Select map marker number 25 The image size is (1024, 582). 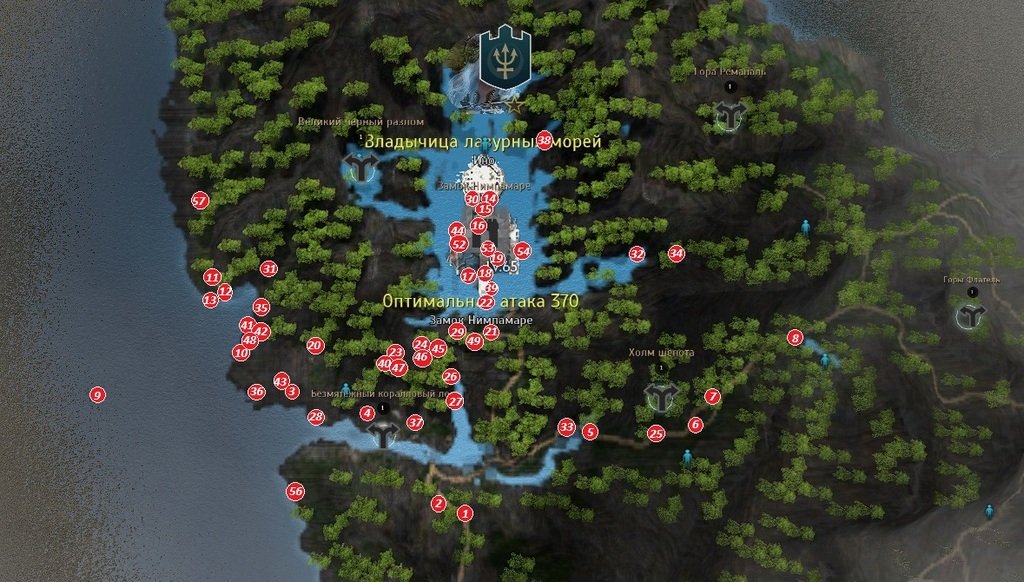tap(656, 434)
